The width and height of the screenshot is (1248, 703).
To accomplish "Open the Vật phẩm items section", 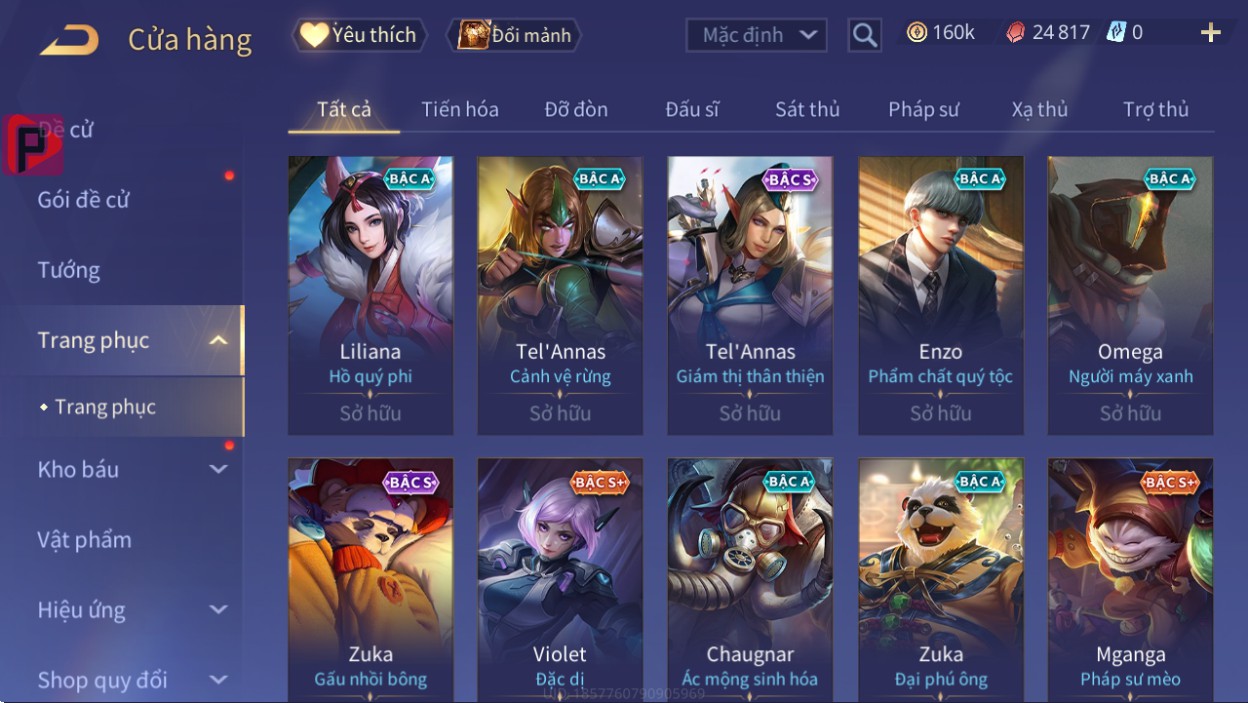I will click(85, 540).
